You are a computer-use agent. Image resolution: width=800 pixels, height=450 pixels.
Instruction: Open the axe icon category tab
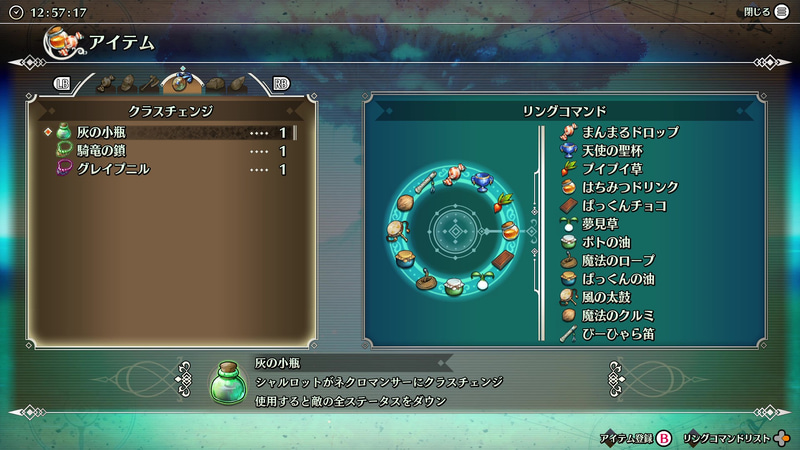[x=149, y=83]
